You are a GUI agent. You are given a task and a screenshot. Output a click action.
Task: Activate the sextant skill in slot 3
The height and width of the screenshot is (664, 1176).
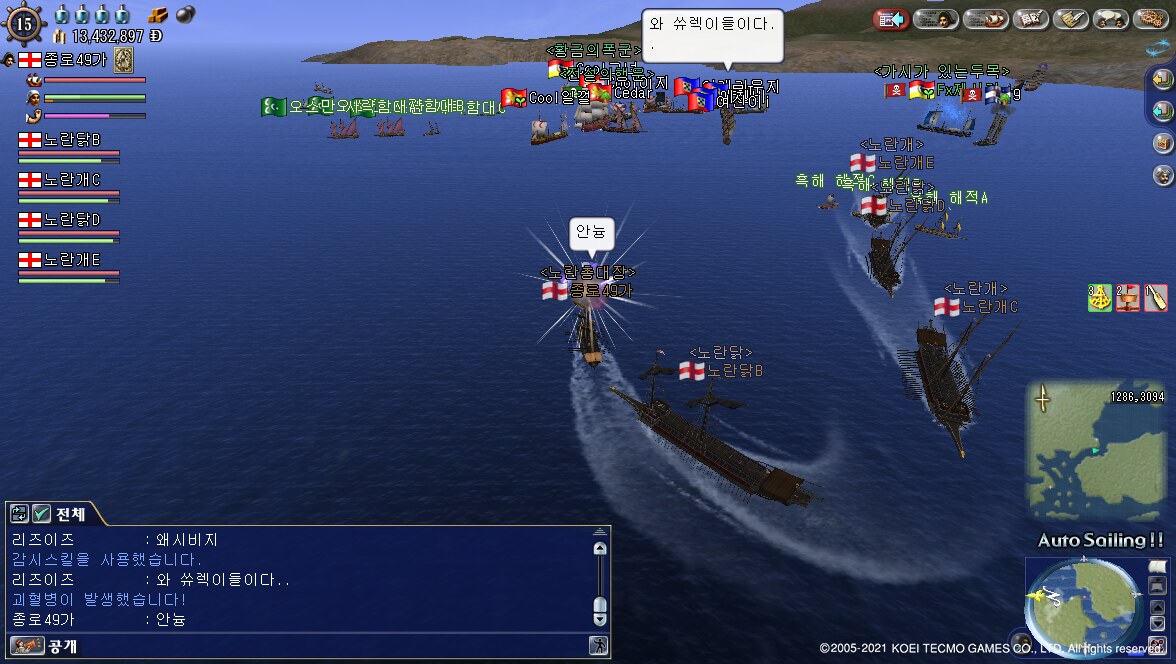pos(1099,297)
